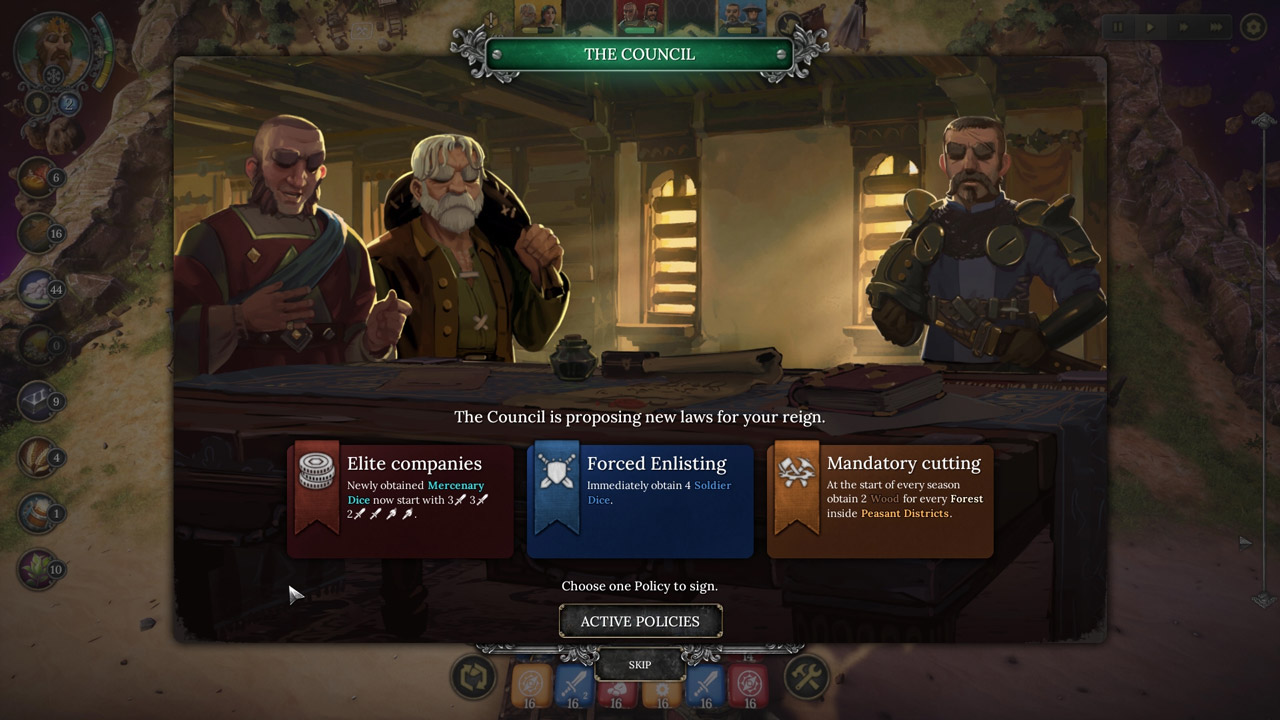The width and height of the screenshot is (1280, 720).
Task: Click the steel beam resource icon
Action: (38, 401)
